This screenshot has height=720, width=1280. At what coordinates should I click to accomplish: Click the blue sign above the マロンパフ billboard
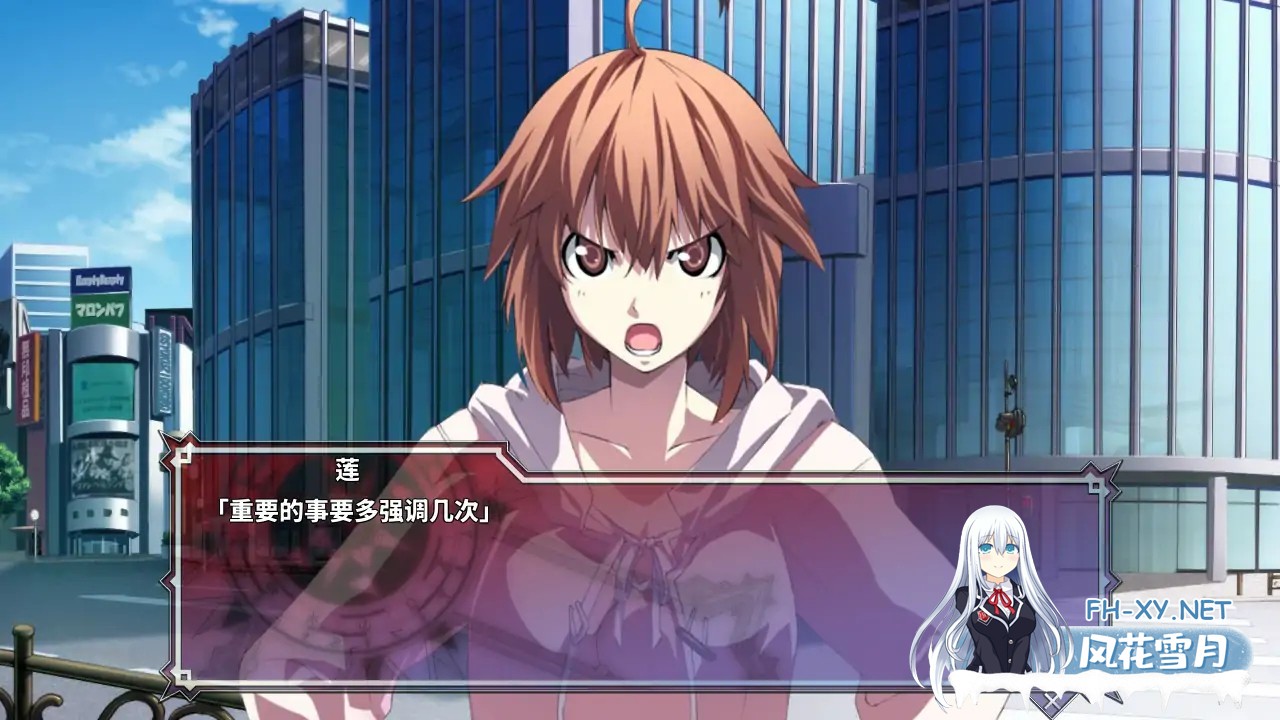pyautogui.click(x=98, y=279)
